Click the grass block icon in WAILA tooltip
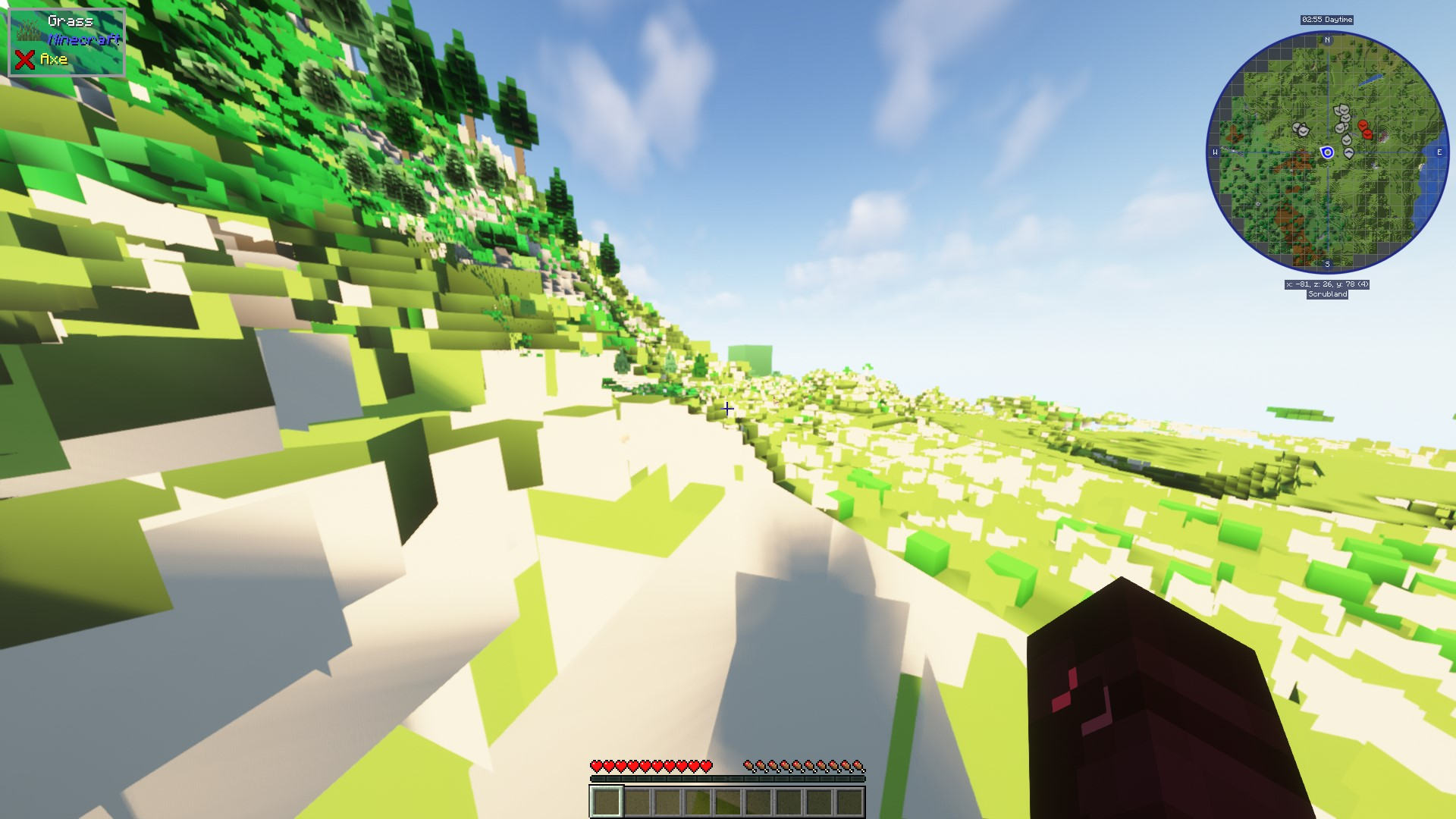 28,30
